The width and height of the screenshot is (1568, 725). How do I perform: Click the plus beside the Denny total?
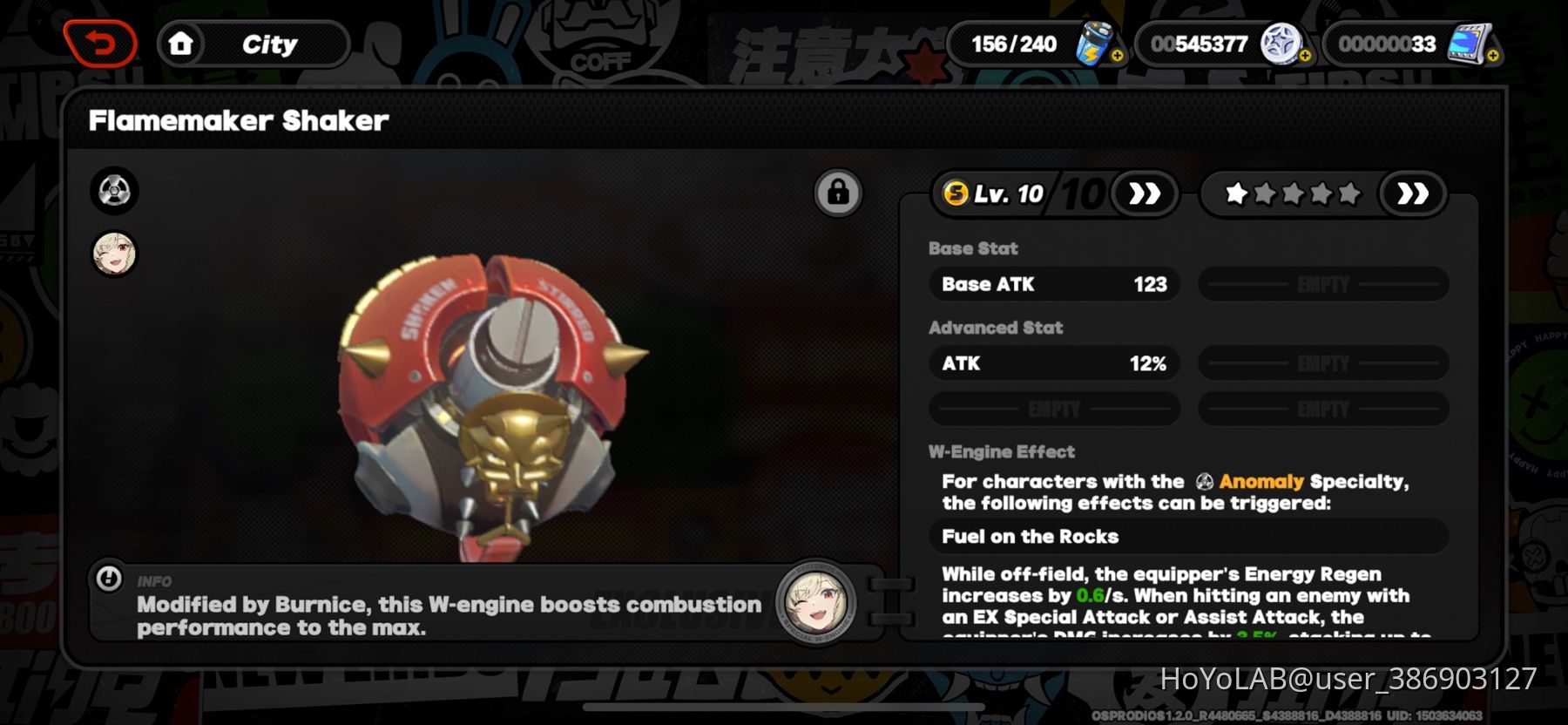coord(1303,54)
